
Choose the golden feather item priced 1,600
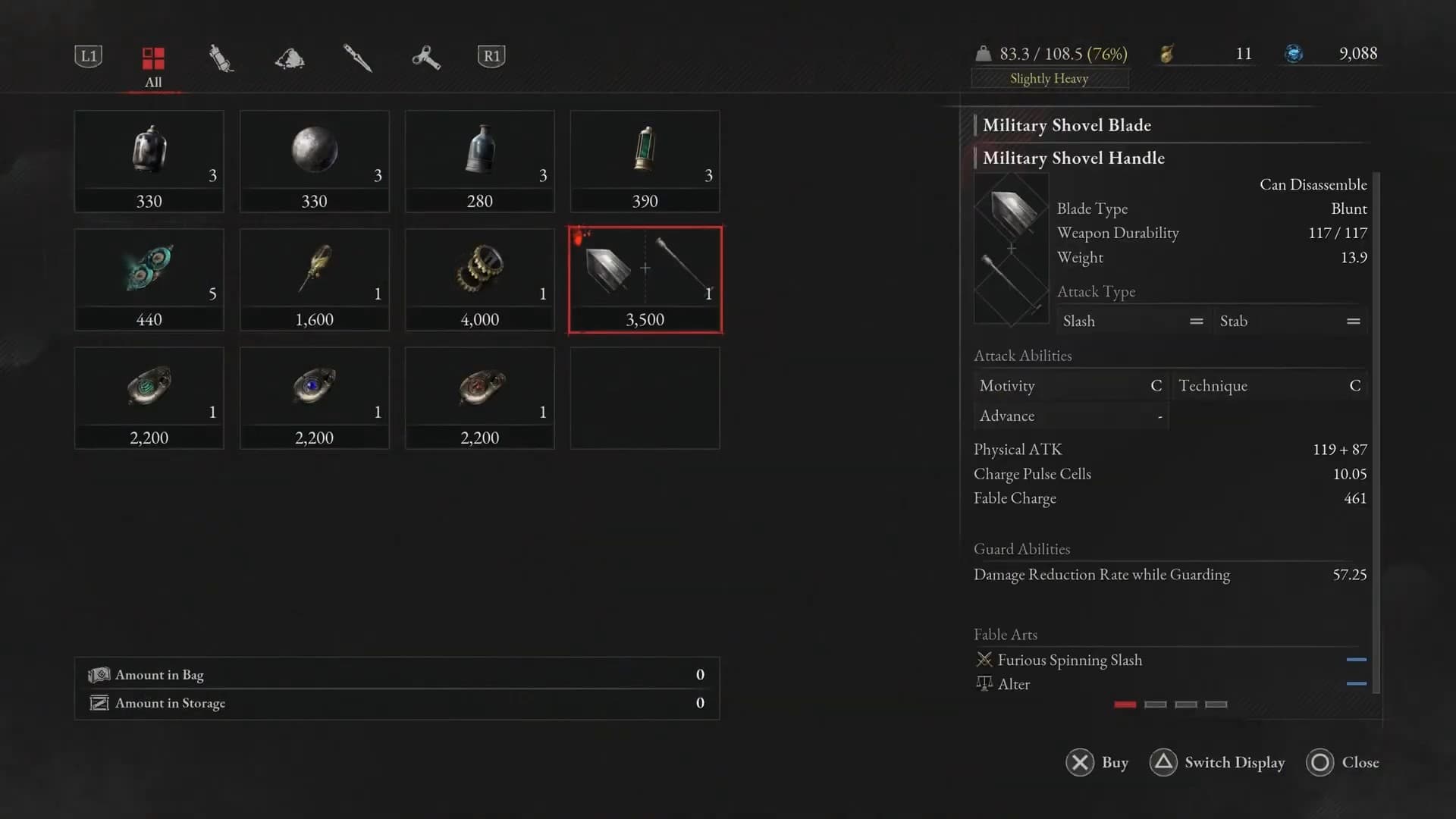coord(315,279)
